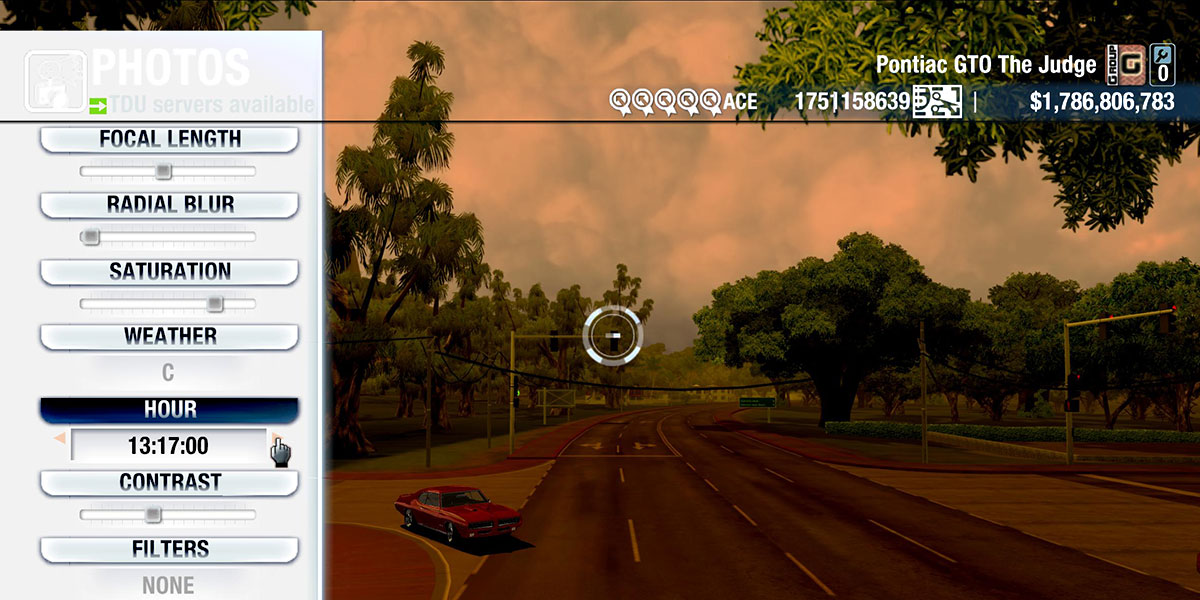Decrease the hour with the left arrow
The width and height of the screenshot is (1200, 600).
click(x=60, y=439)
